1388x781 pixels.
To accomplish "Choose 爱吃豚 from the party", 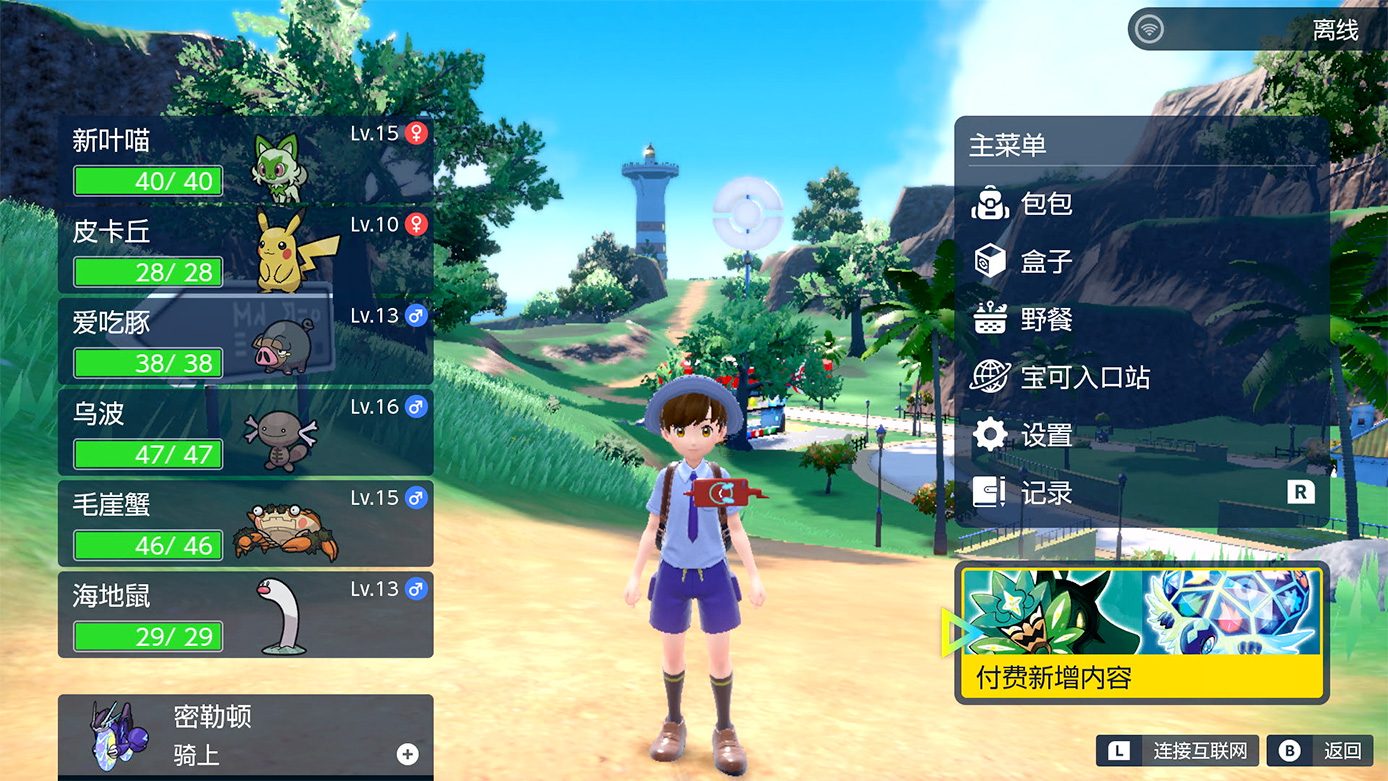I will (x=245, y=341).
